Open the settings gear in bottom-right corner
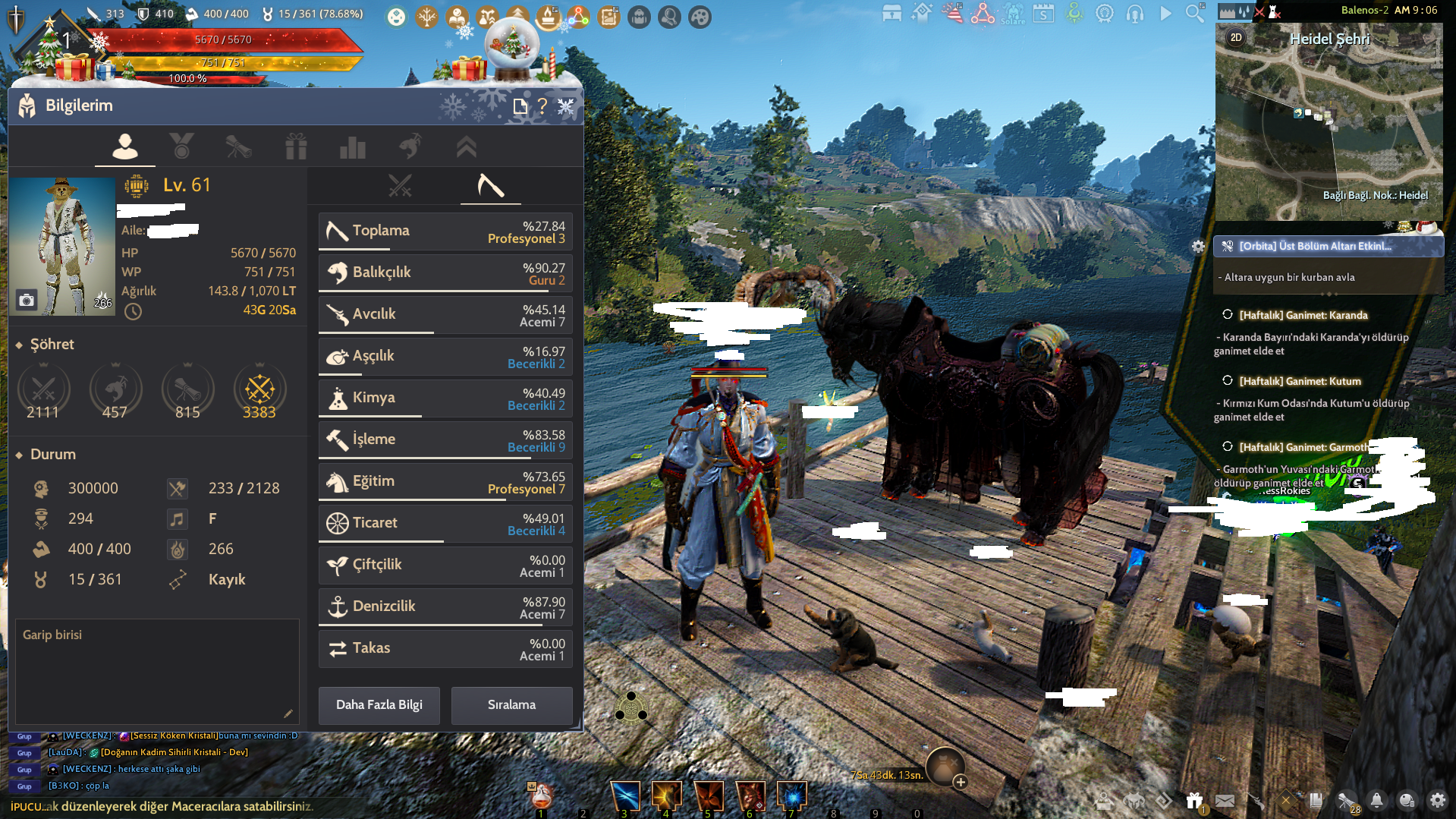Screen dimensions: 1456x819 pos(1437,800)
